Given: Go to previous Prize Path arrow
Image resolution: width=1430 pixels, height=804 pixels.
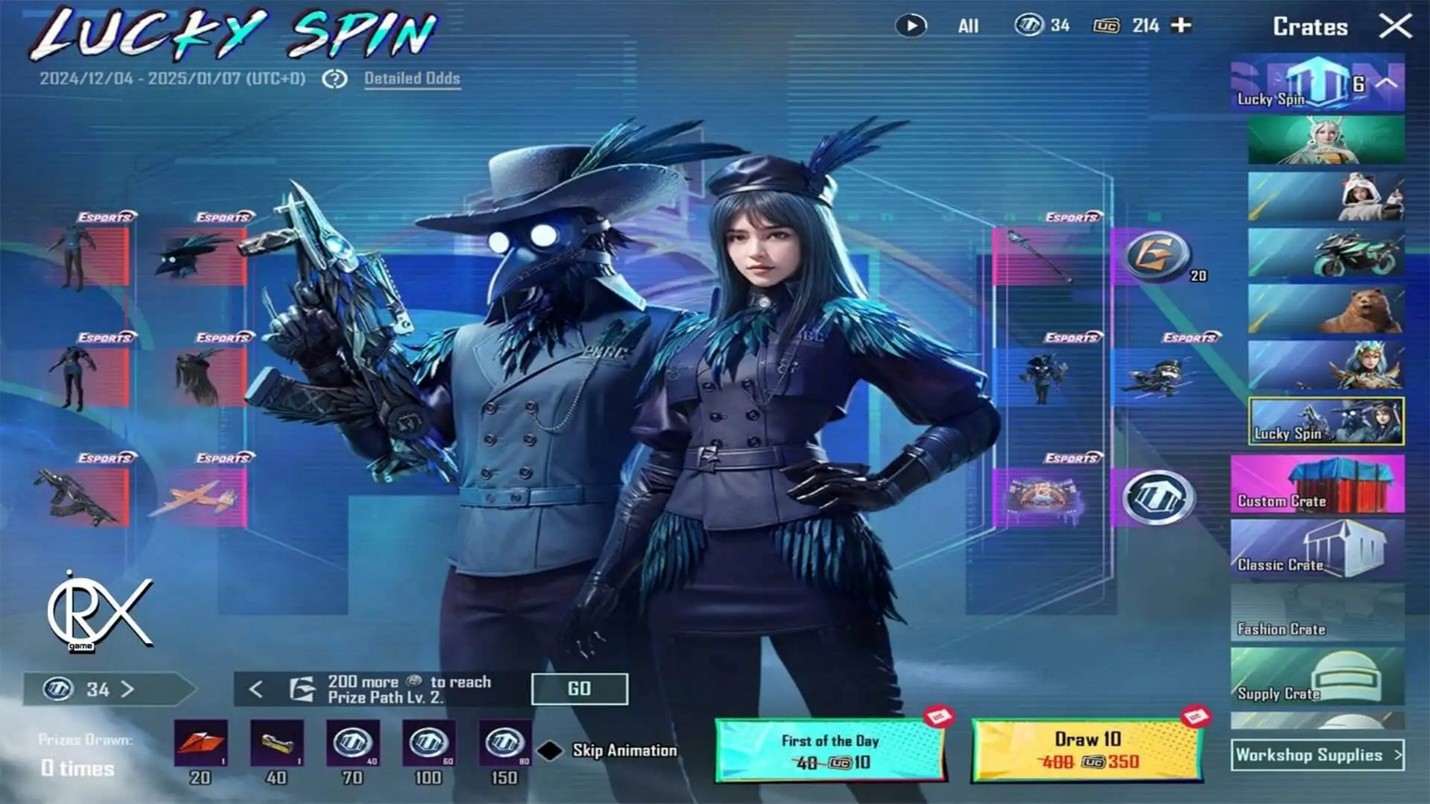Looking at the screenshot, I should pos(256,689).
